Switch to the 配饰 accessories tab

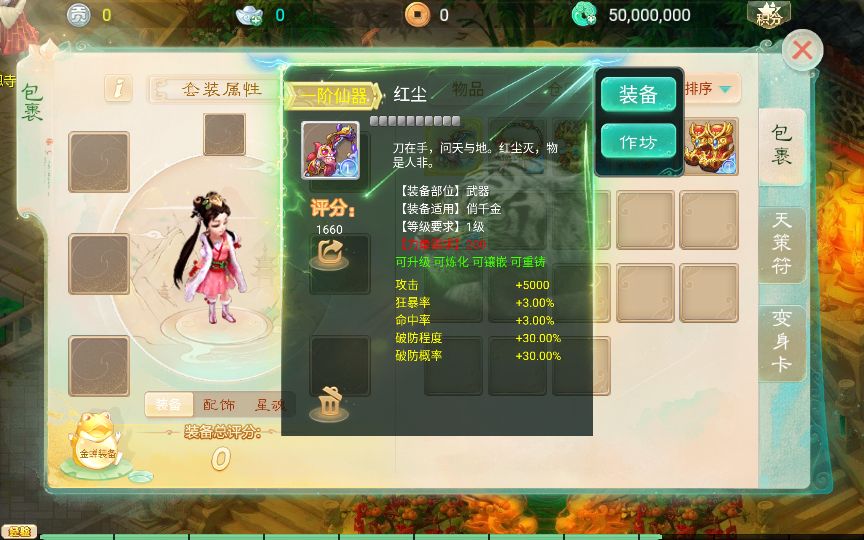pyautogui.click(x=219, y=405)
